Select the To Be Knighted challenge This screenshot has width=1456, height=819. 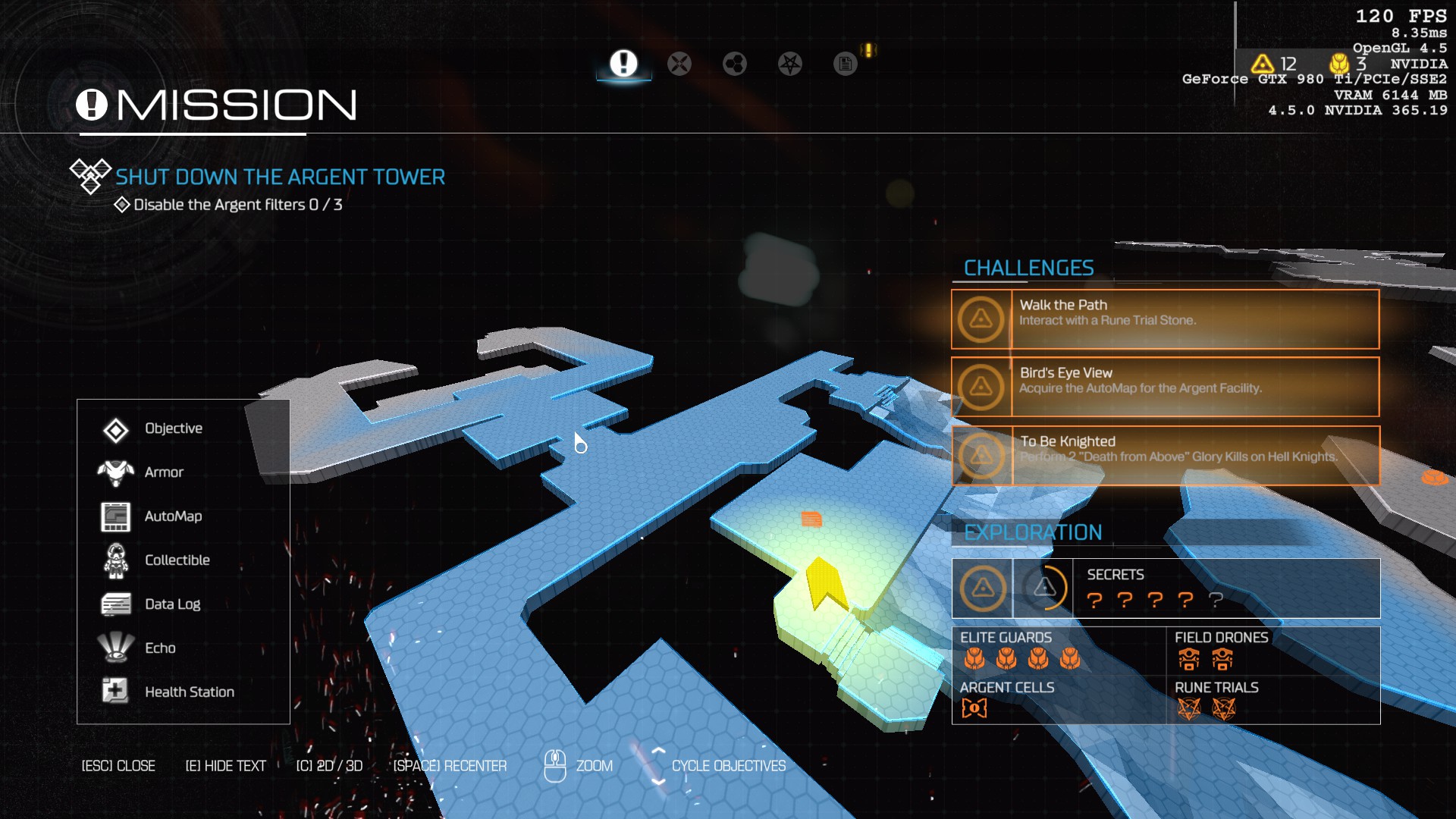[1166, 455]
